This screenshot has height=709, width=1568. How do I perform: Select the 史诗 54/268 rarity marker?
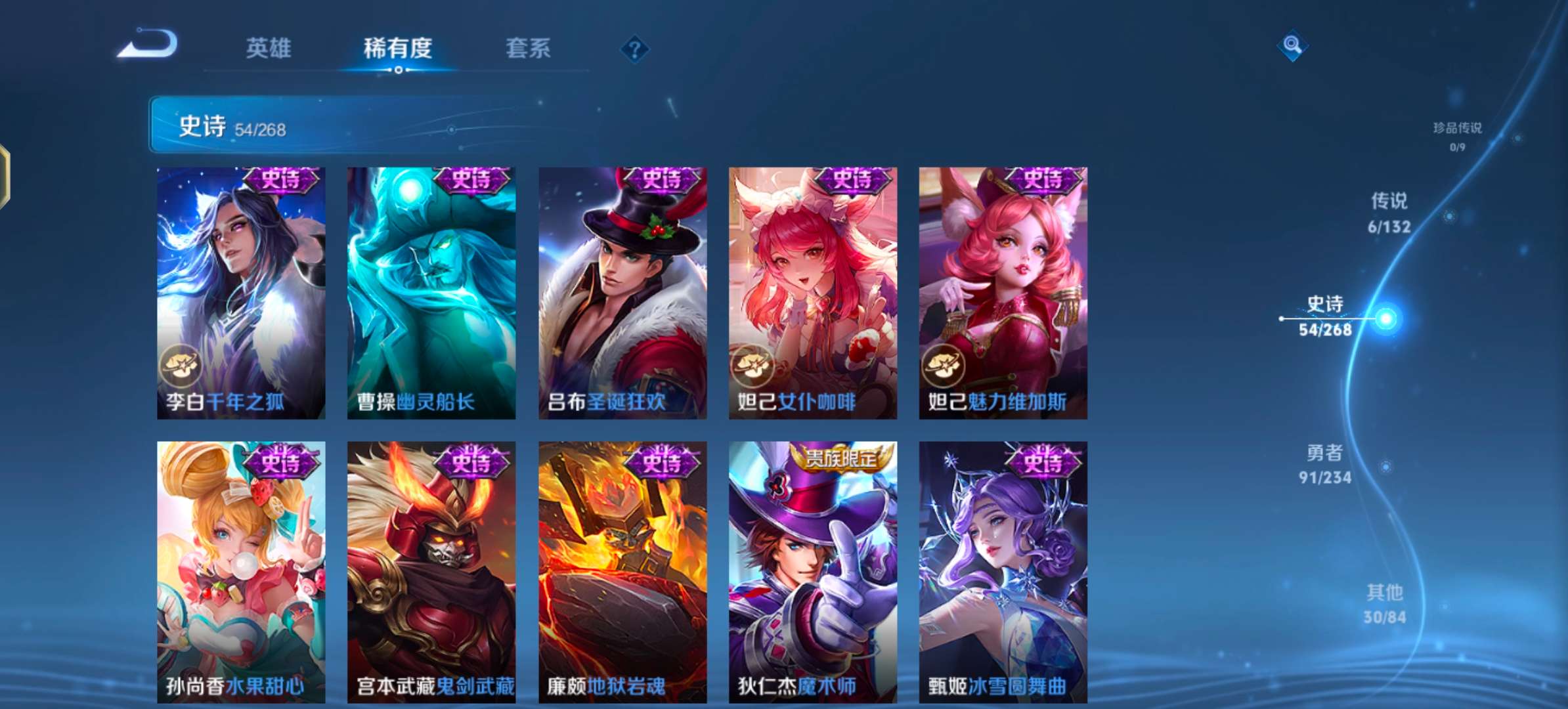(x=1326, y=316)
